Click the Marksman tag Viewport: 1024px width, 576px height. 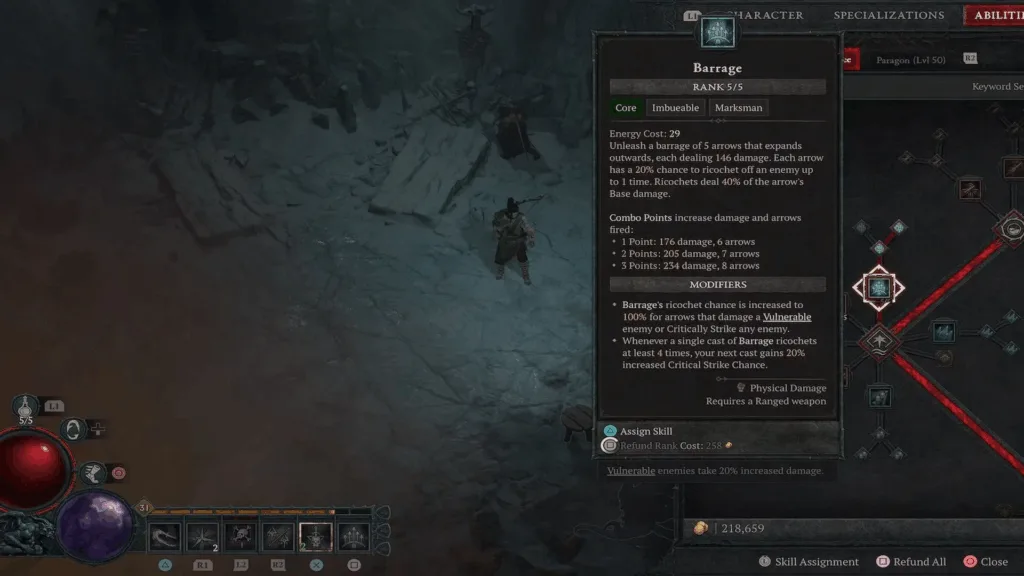tap(739, 108)
